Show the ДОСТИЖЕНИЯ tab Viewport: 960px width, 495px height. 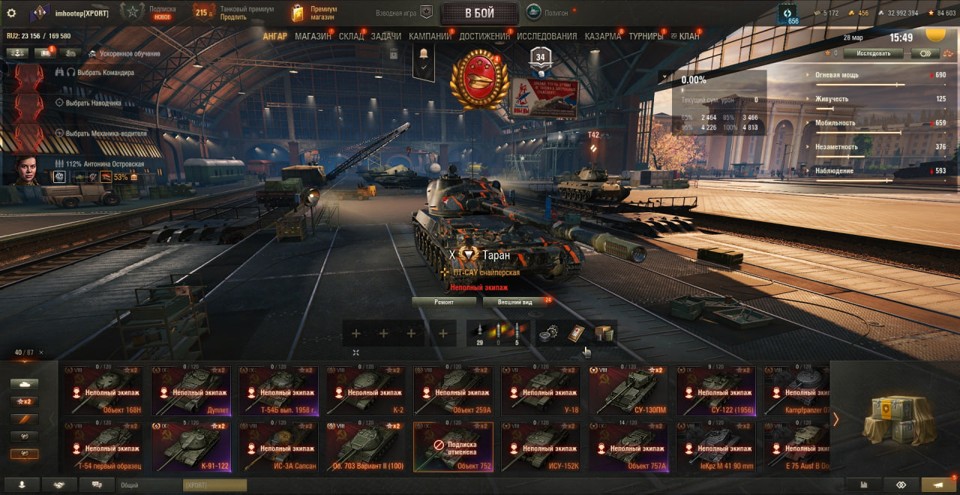click(485, 36)
